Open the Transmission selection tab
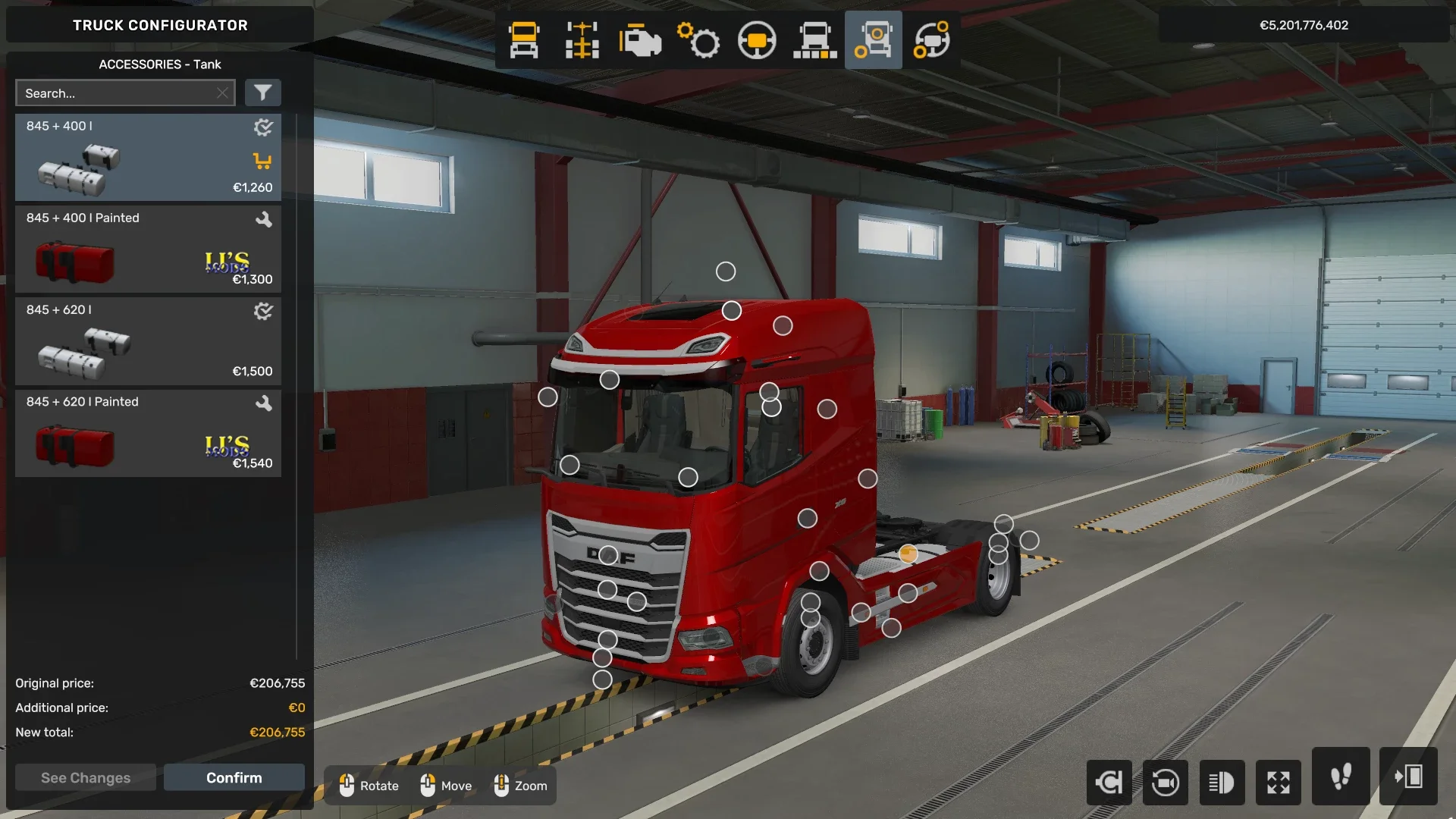 coord(699,40)
